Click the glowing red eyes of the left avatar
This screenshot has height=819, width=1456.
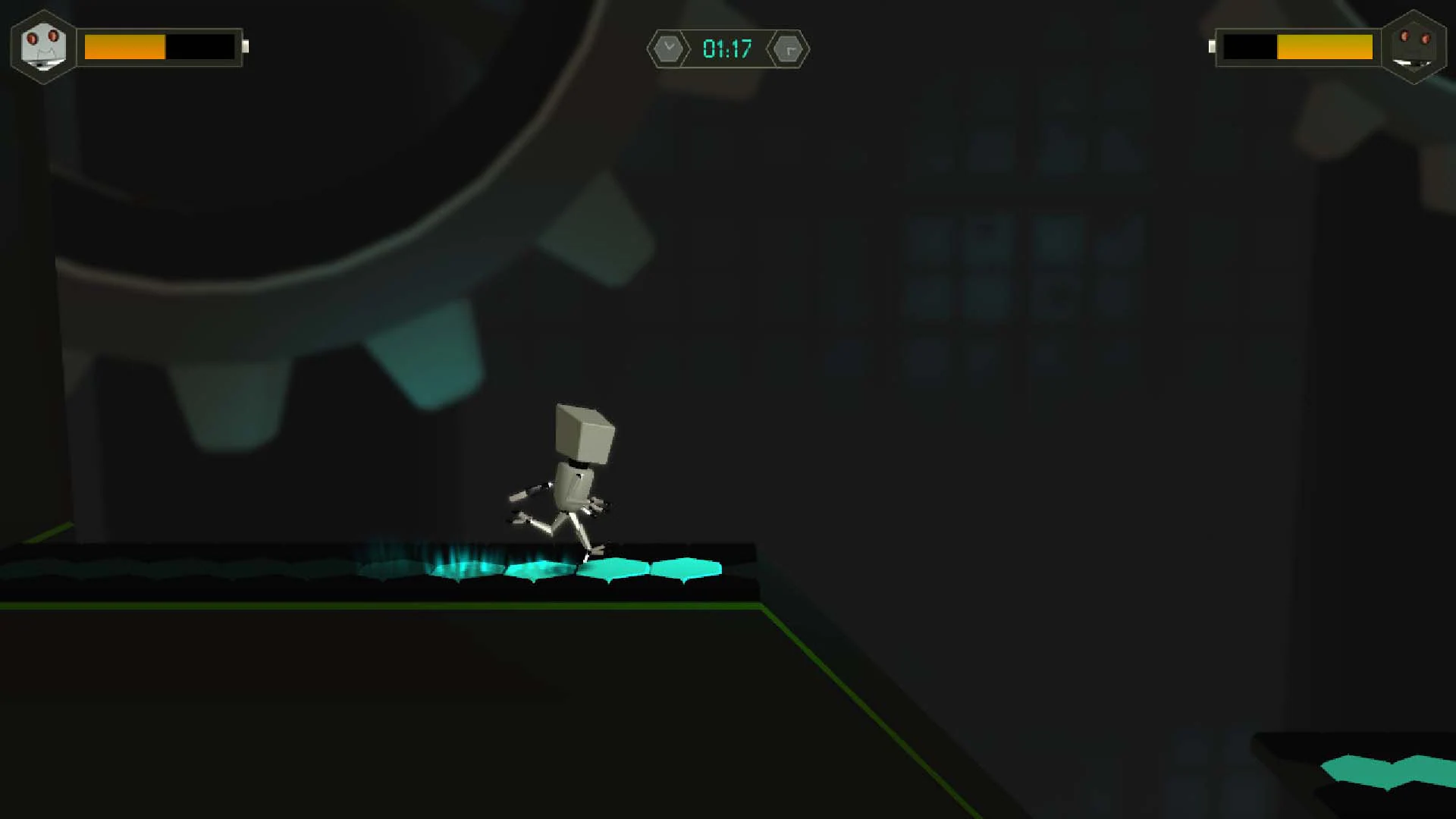(x=43, y=38)
